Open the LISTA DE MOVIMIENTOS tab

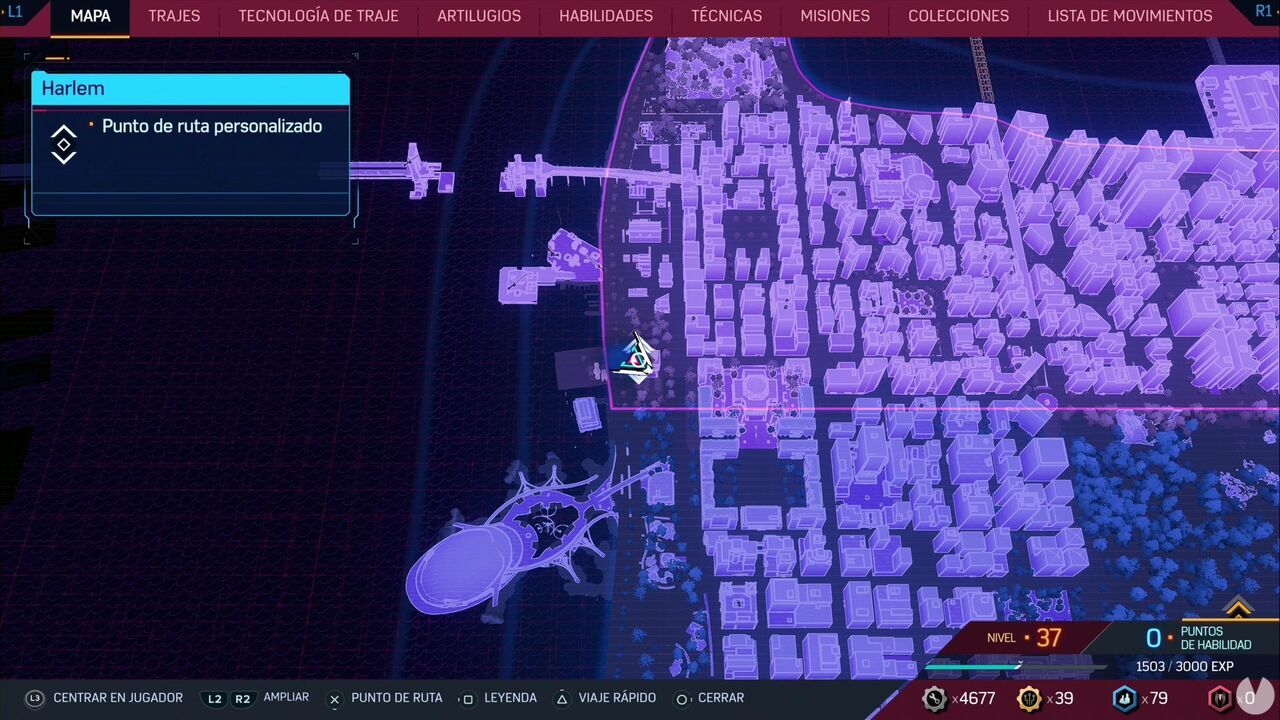[1129, 16]
